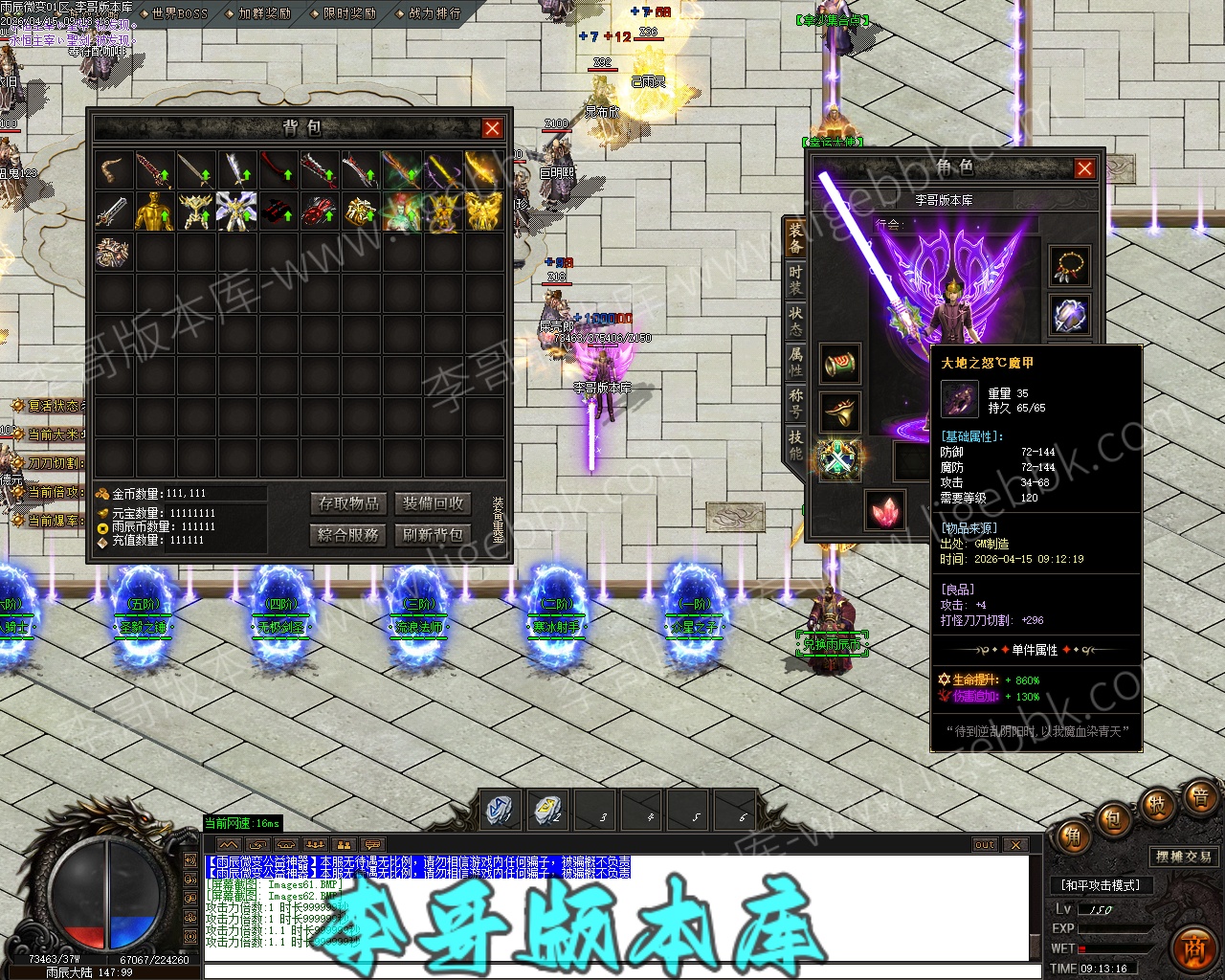This screenshot has width=1225, height=980.
Task: Open the 摆摊交易 stall trading button
Action: (x=1183, y=857)
